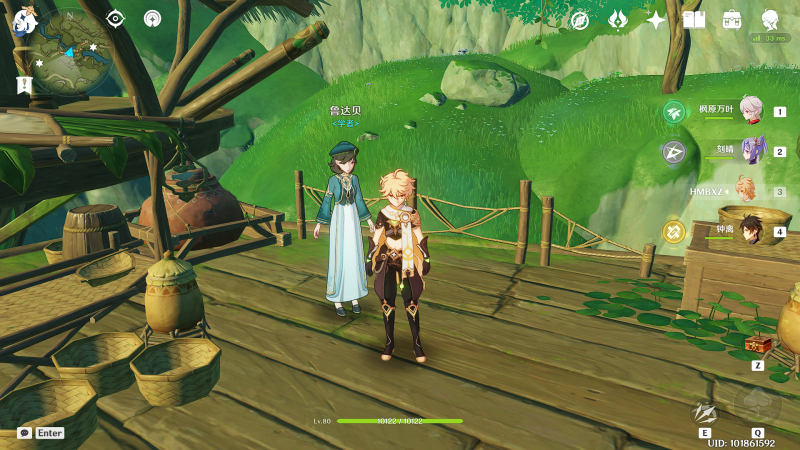Open the Paimon menu
Viewport: 800px width, 450px height.
point(24,19)
